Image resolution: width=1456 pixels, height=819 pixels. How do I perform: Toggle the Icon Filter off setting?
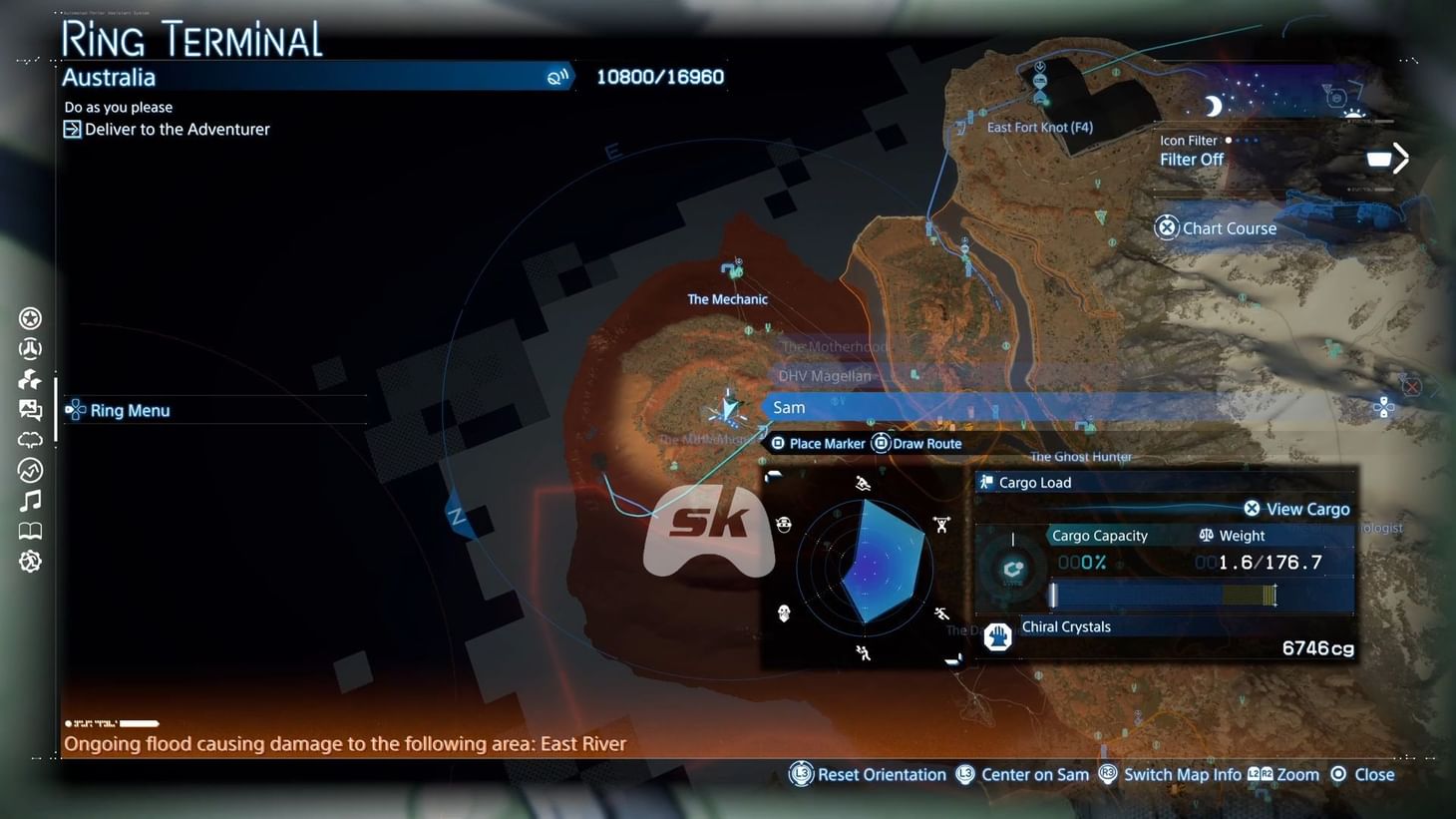[x=1191, y=159]
